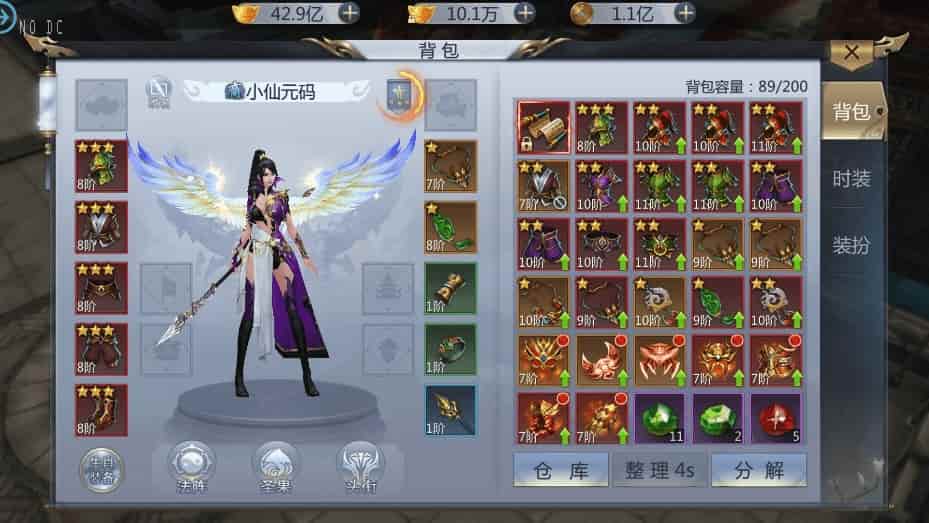Image resolution: width=929 pixels, height=523 pixels.
Task: Select the stack of 5 red gems
Action: coord(776,418)
